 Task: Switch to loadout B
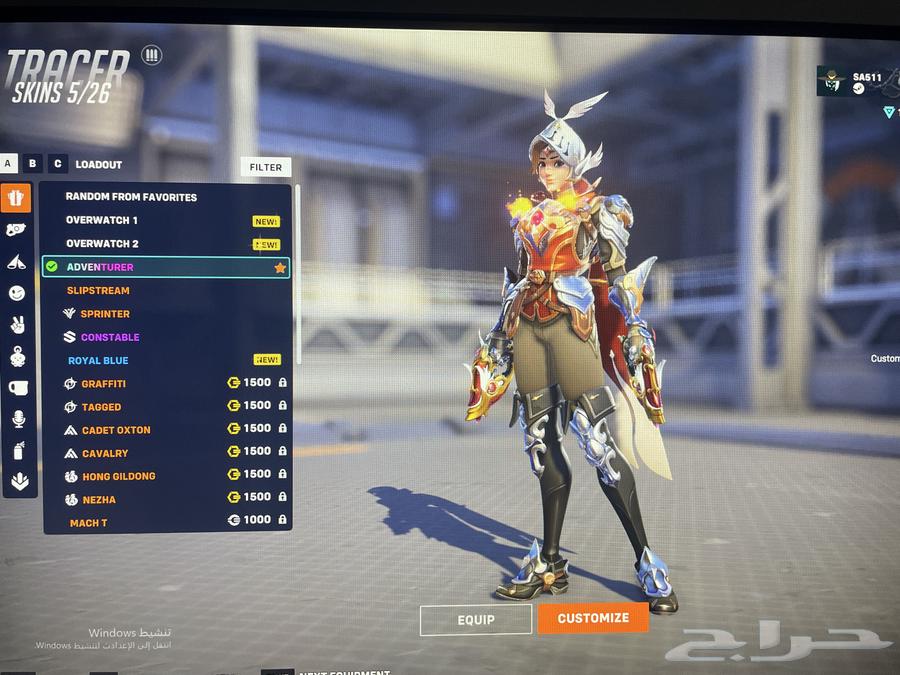click(x=34, y=163)
